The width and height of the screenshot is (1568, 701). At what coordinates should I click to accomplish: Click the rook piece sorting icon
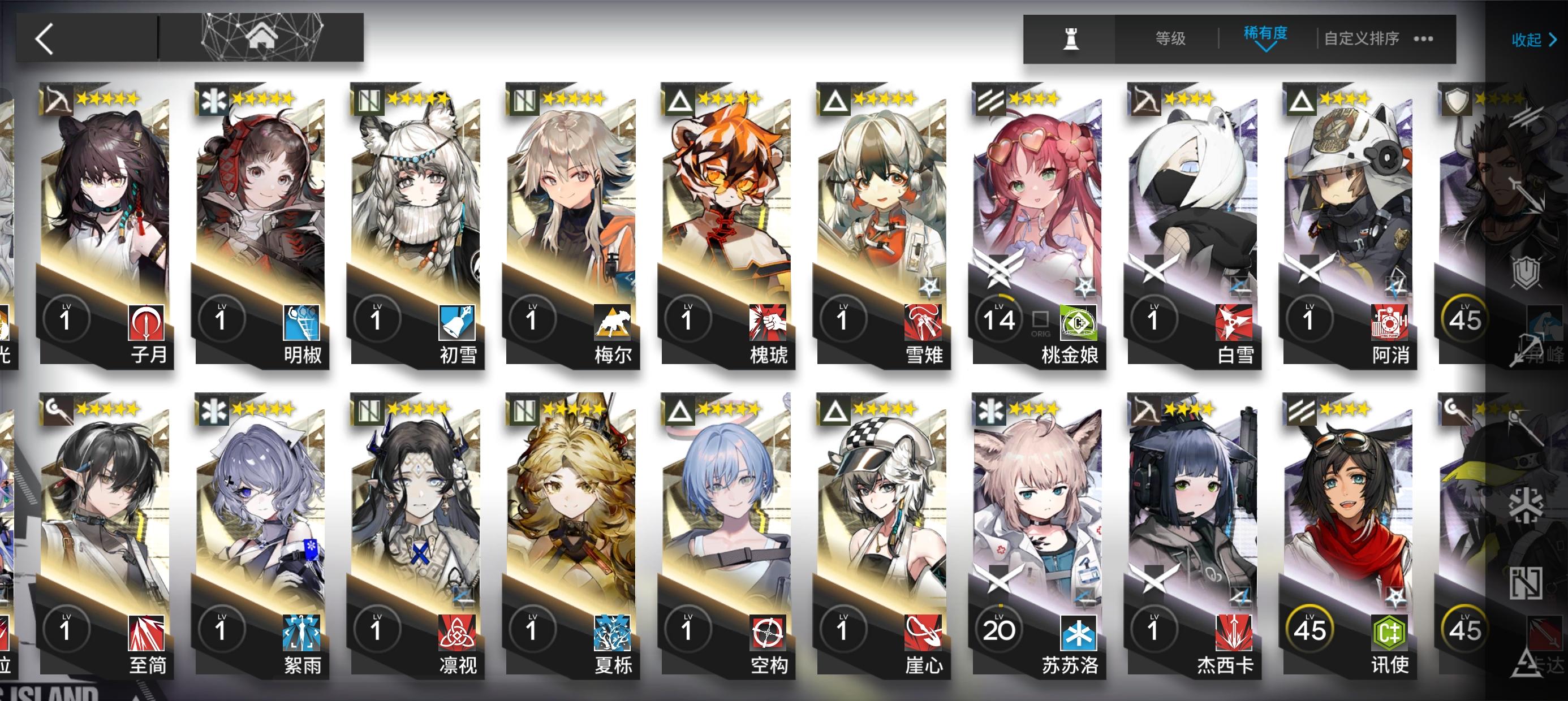(x=1071, y=38)
